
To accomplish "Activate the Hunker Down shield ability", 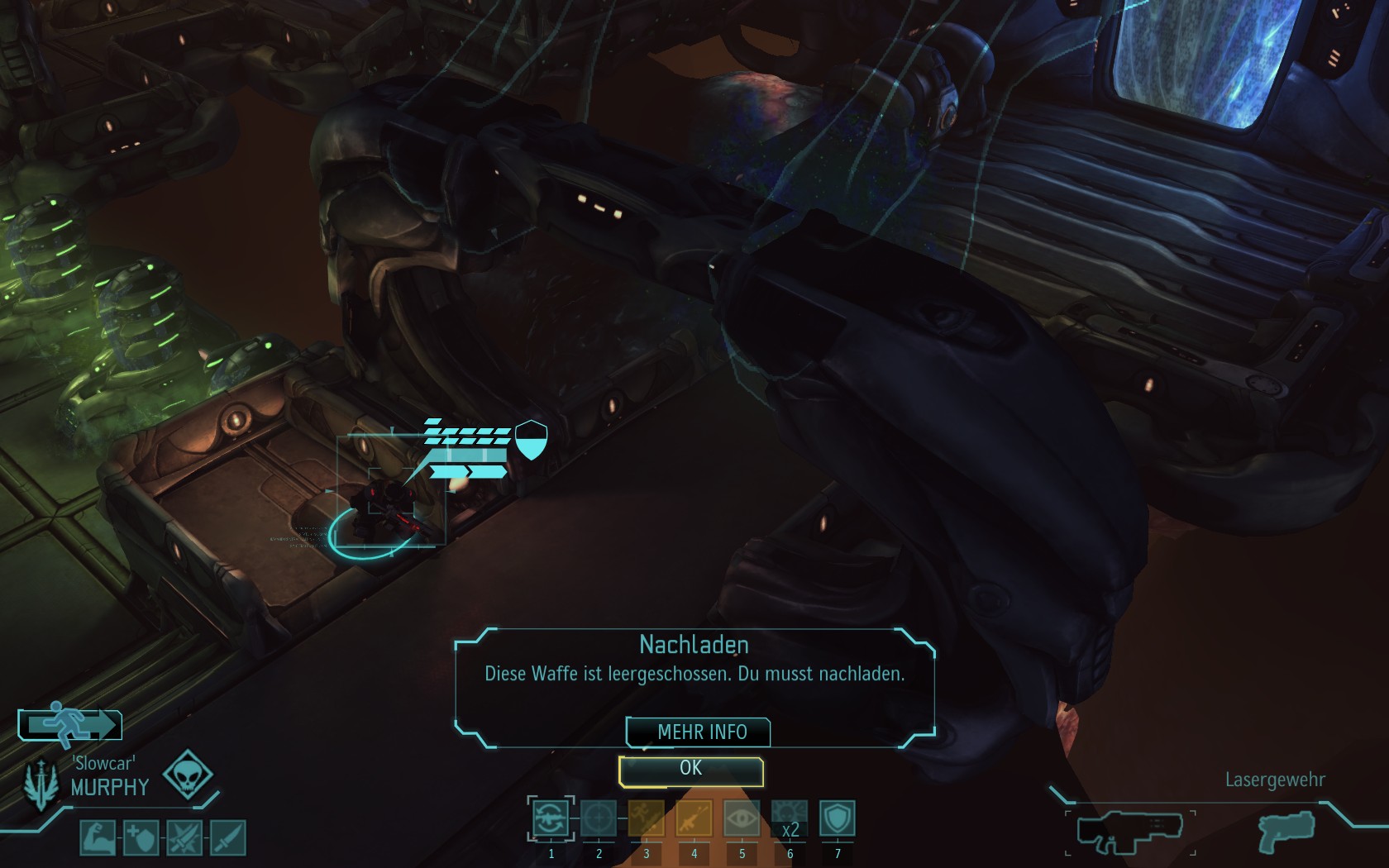I will point(837,819).
